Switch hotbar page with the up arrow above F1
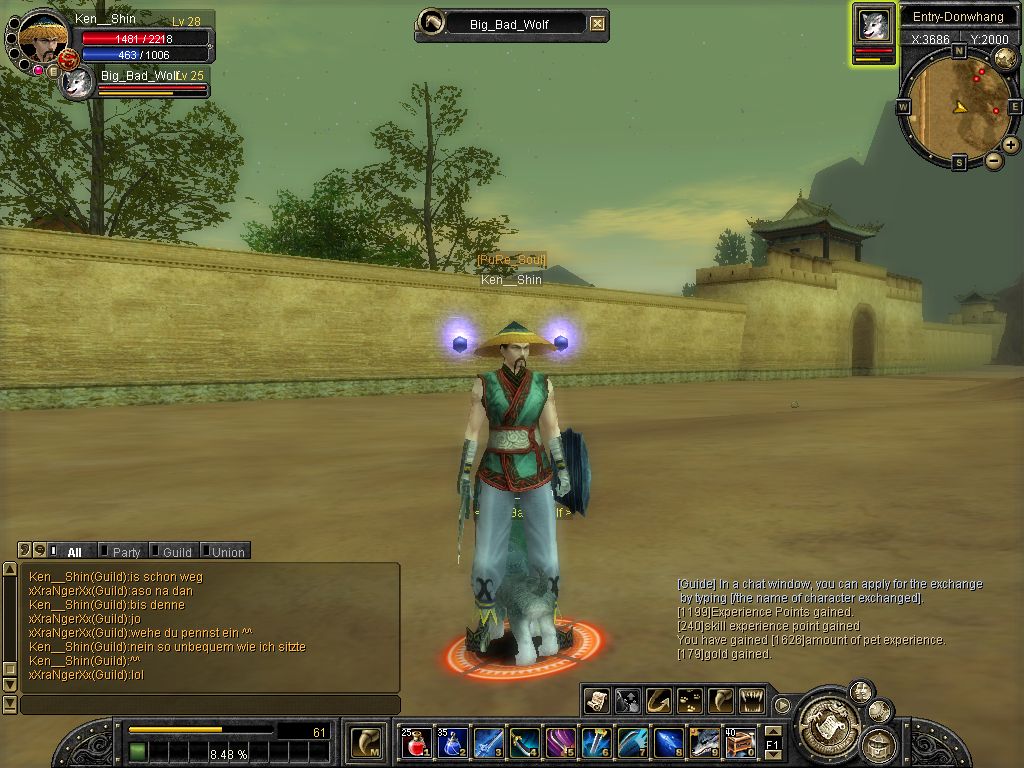1024x768 pixels. (772, 732)
